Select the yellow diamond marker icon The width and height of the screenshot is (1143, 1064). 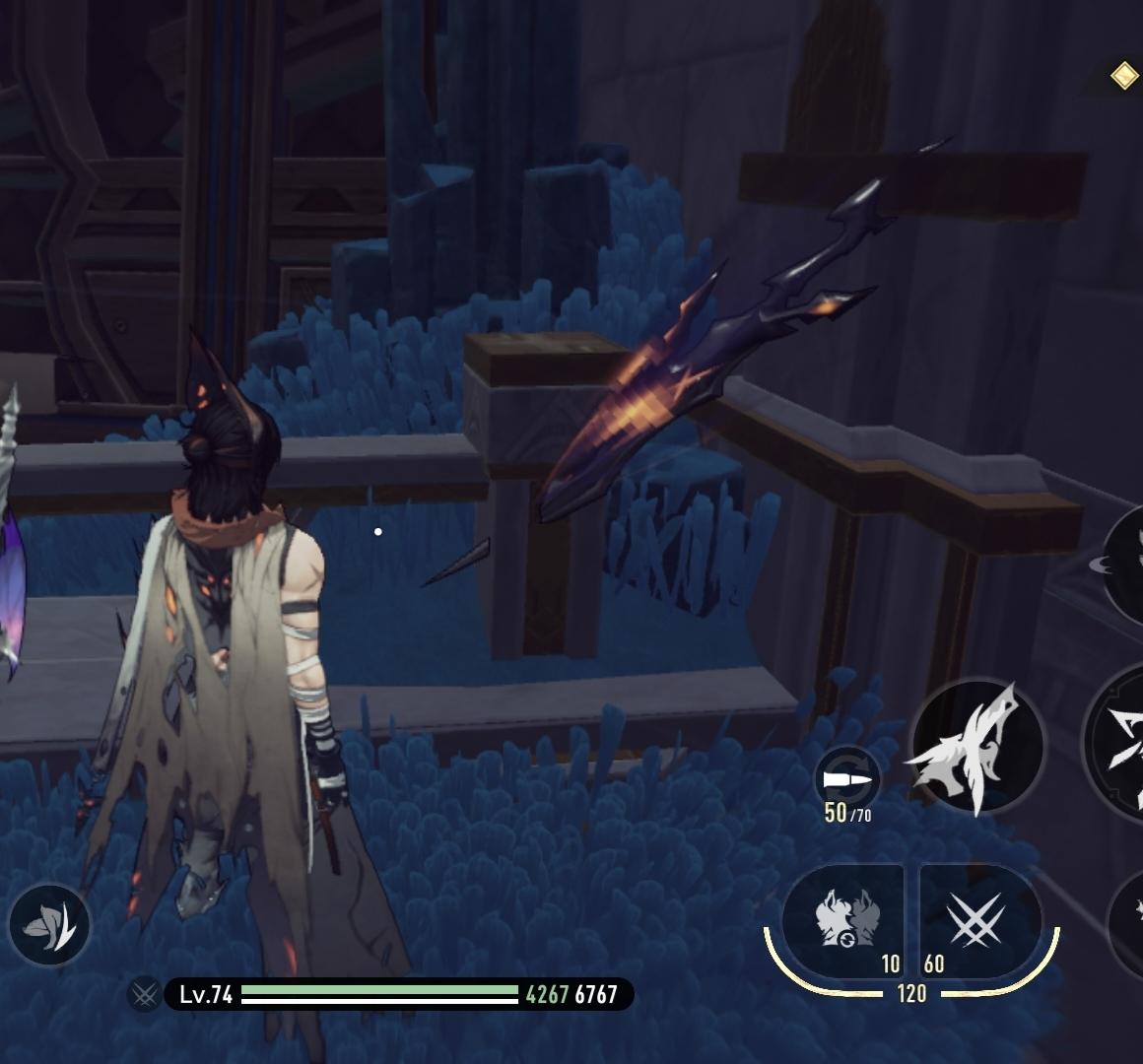1124,76
